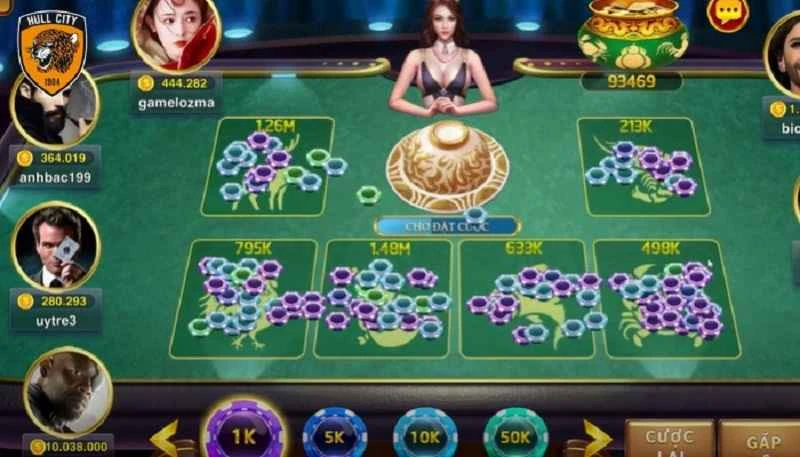The width and height of the screenshot is (800, 457).
Task: Choose the betting tile labeled 633K
Action: click(523, 298)
